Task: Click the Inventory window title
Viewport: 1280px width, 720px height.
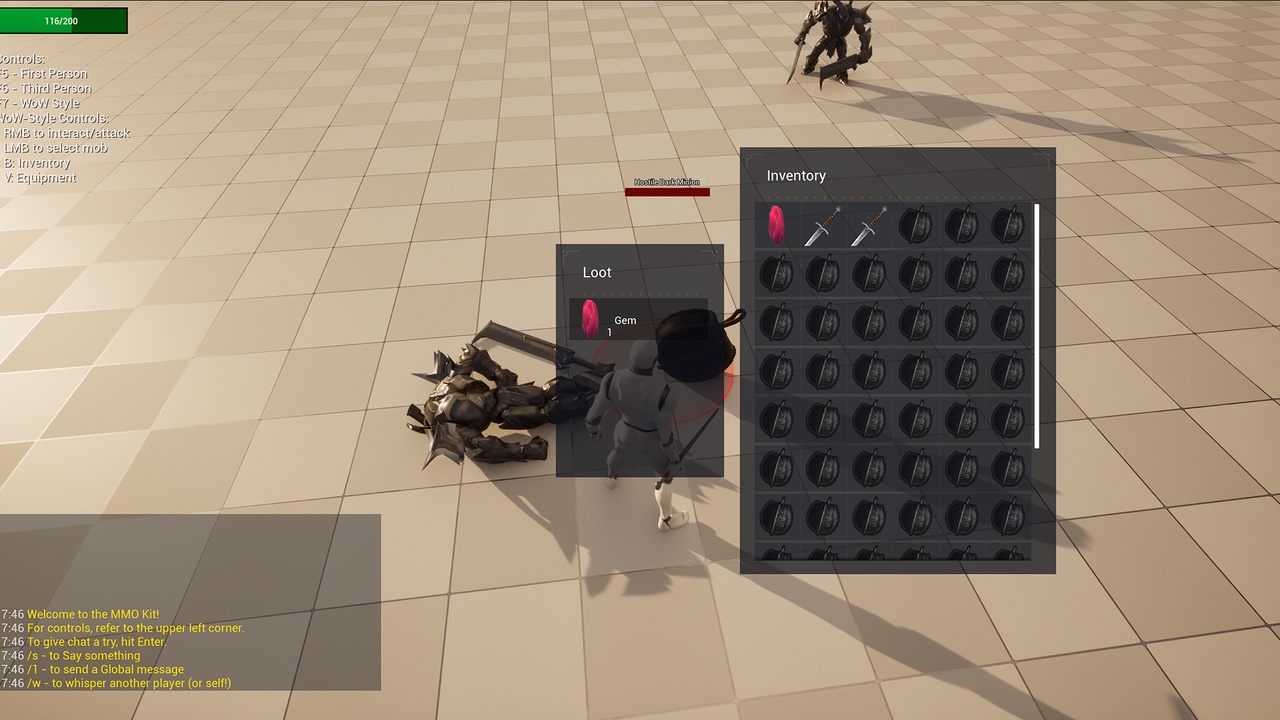Action: (x=796, y=176)
